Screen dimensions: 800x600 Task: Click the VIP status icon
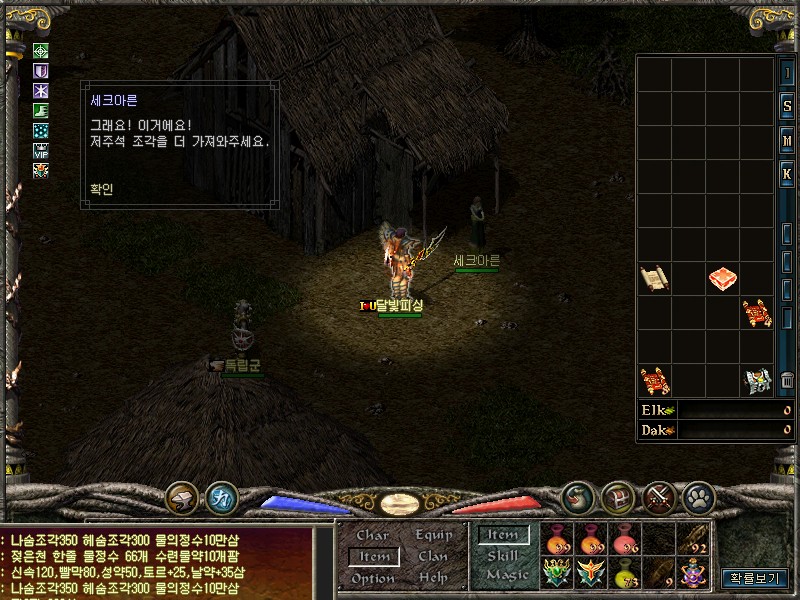(41, 151)
